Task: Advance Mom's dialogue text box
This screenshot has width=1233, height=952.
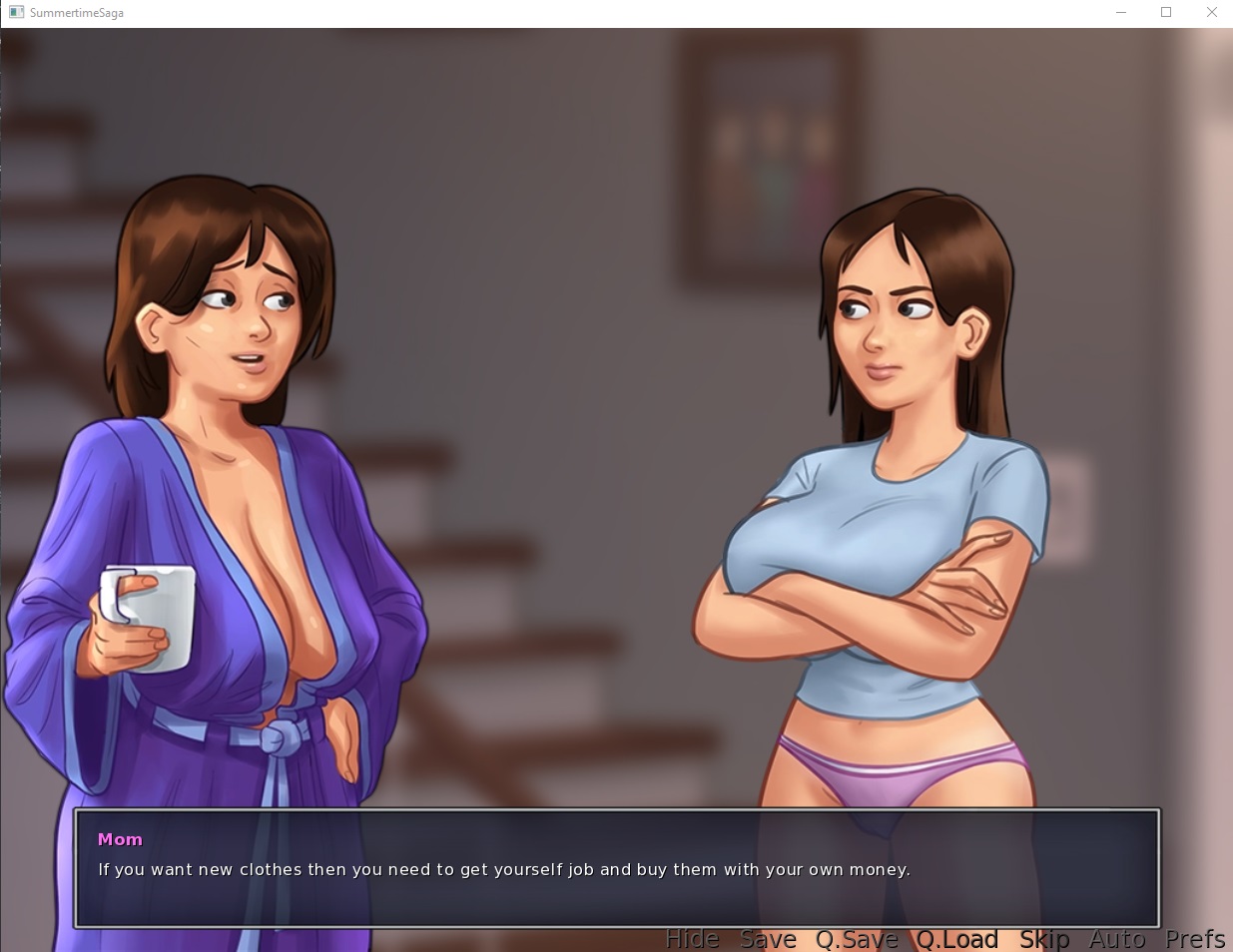Action: (616, 868)
